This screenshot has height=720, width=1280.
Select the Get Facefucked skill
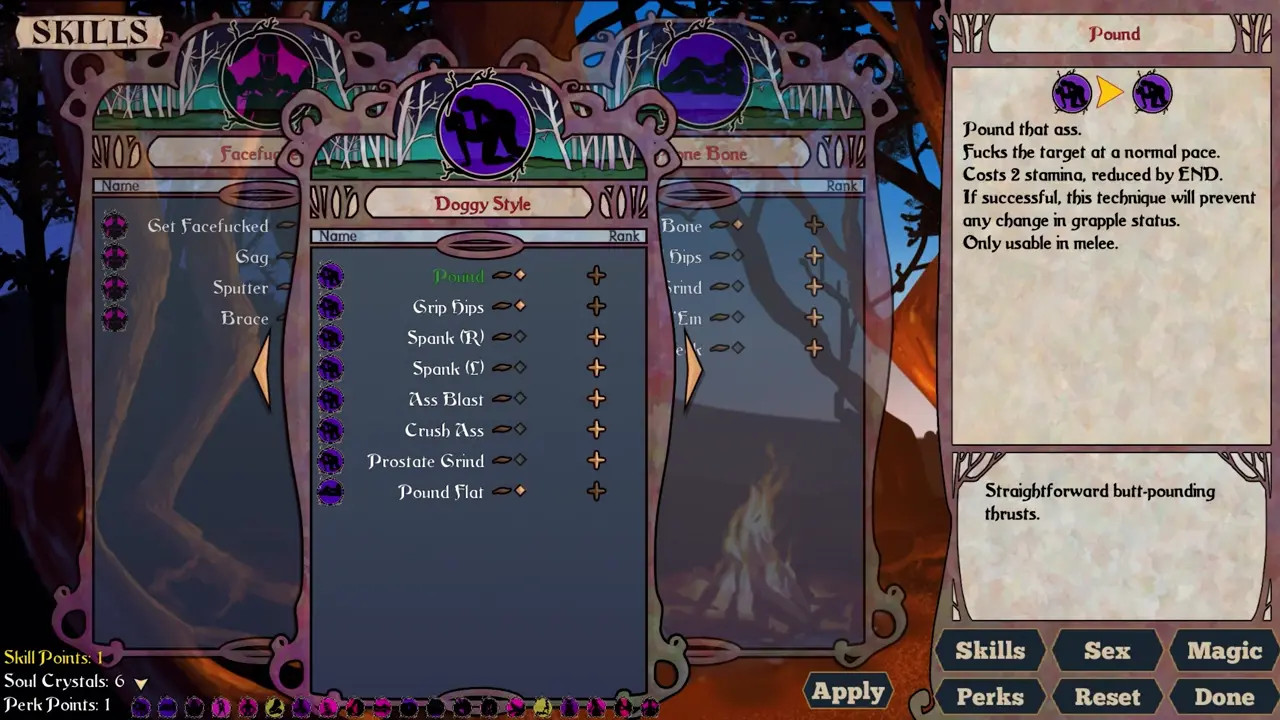click(207, 226)
